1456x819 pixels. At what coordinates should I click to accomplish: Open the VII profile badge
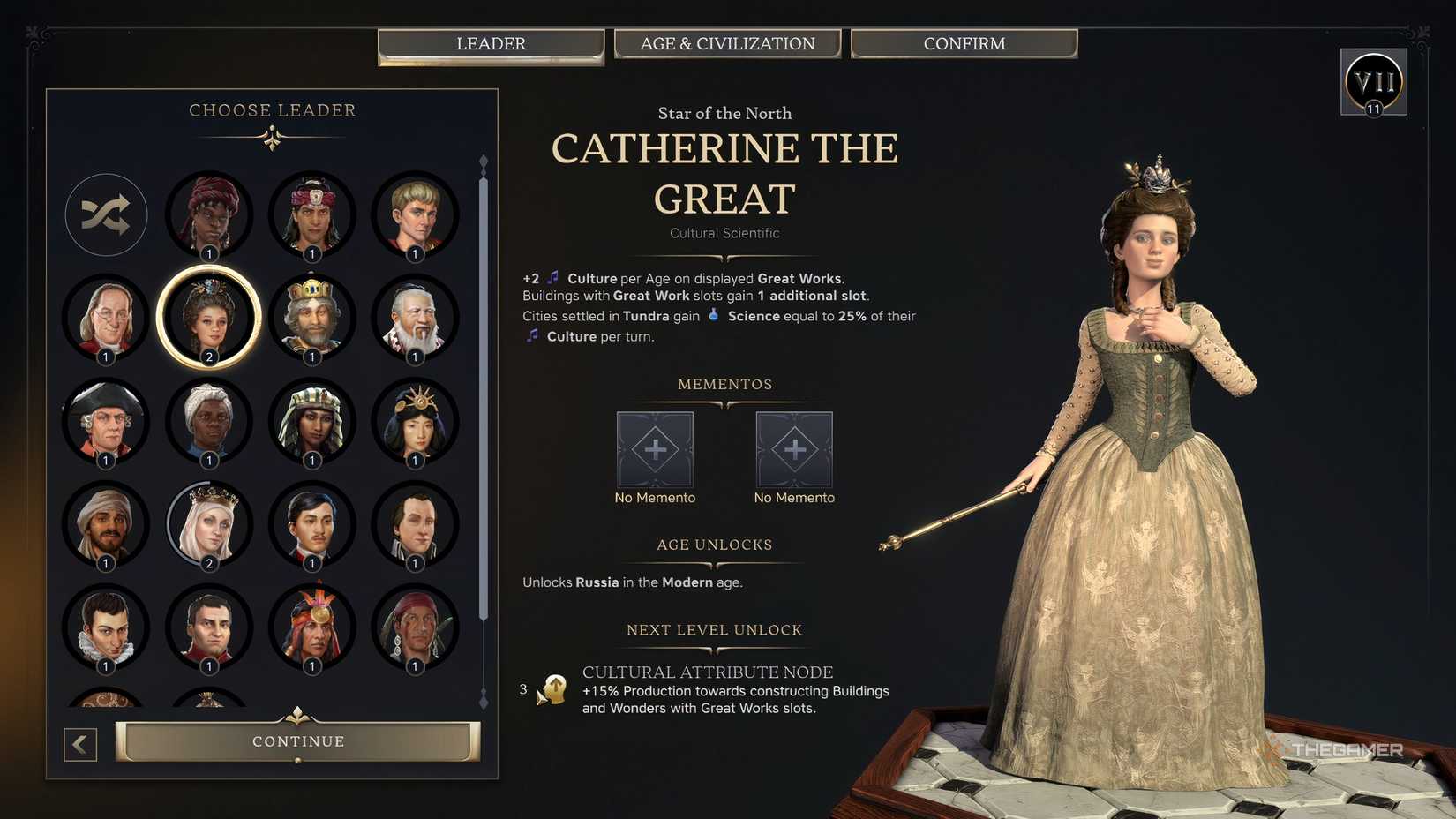(1373, 82)
